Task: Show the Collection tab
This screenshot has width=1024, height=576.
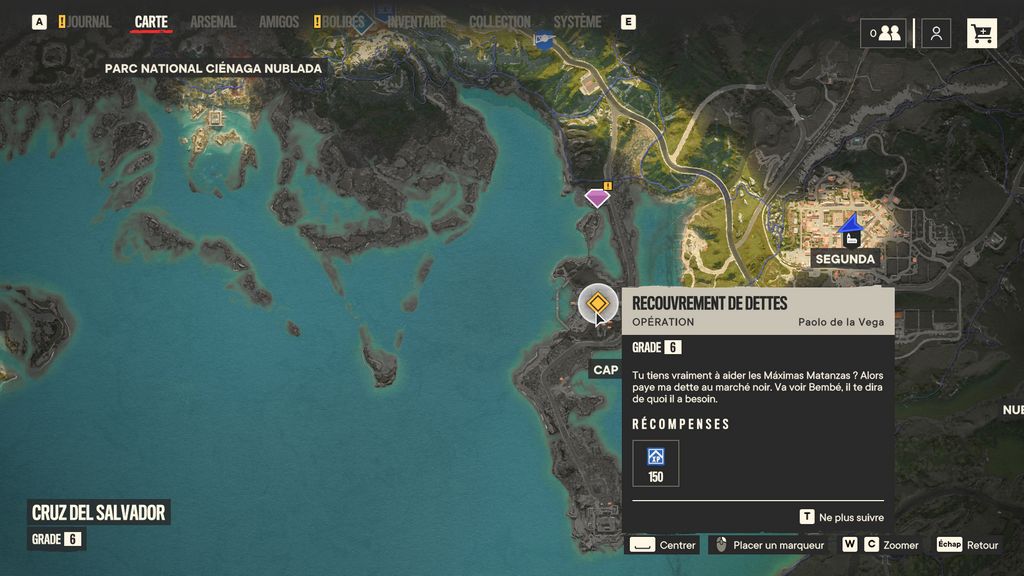Action: pos(500,22)
